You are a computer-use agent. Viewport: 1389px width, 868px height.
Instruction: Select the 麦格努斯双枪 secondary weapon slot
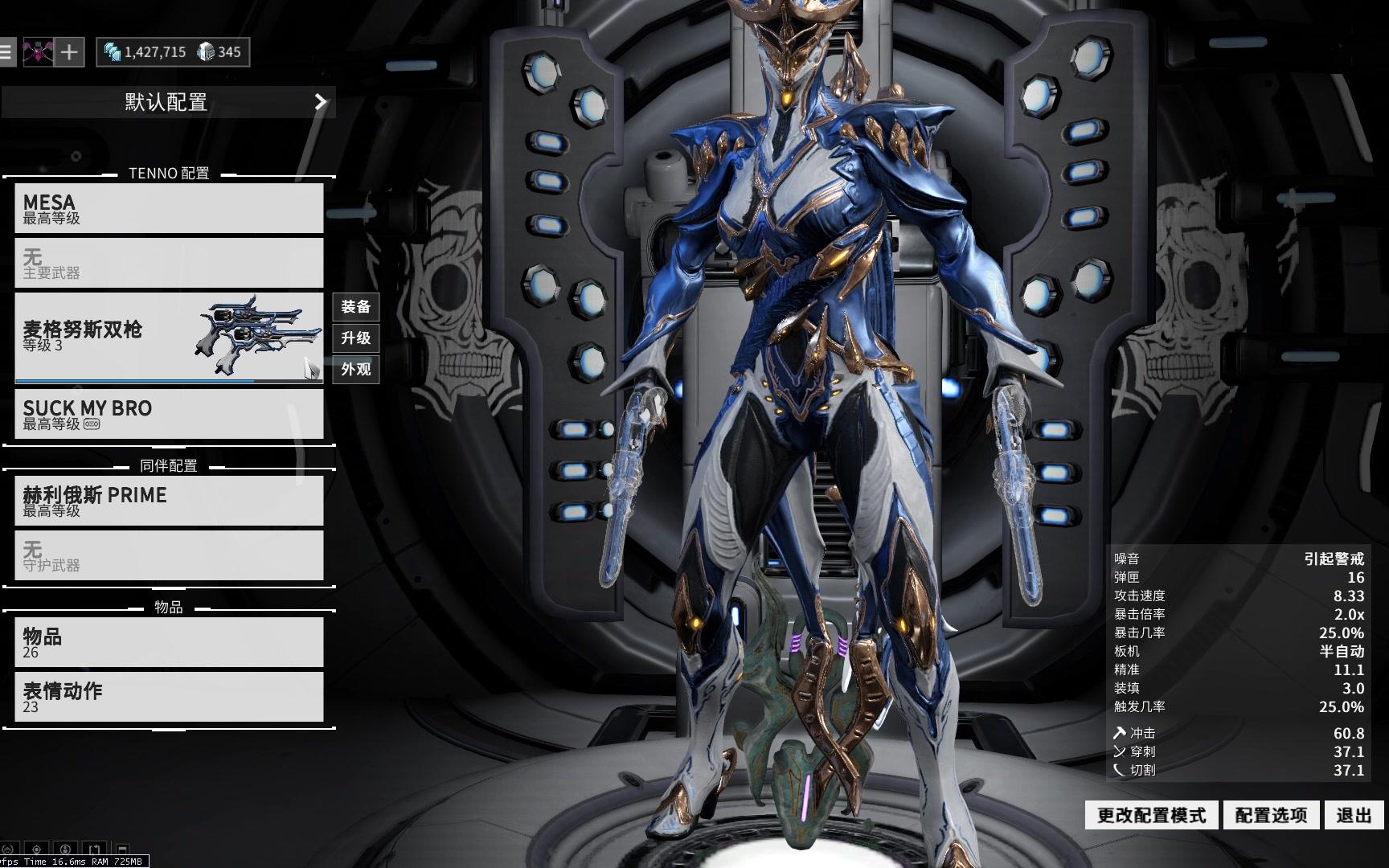point(169,338)
